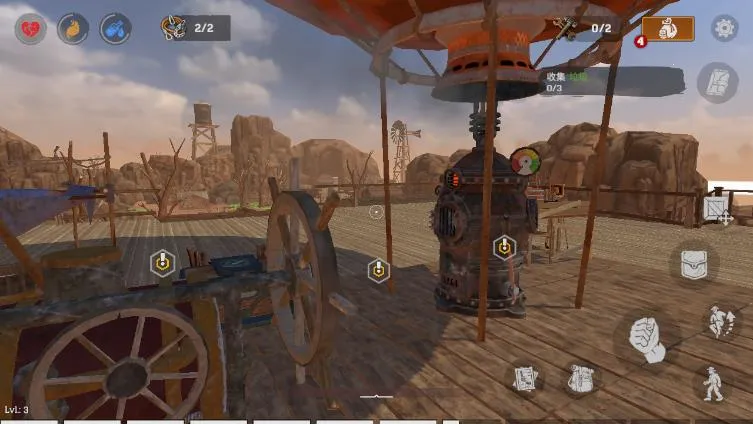Tap the fist punch attack button
The height and width of the screenshot is (424, 753).
tap(646, 339)
